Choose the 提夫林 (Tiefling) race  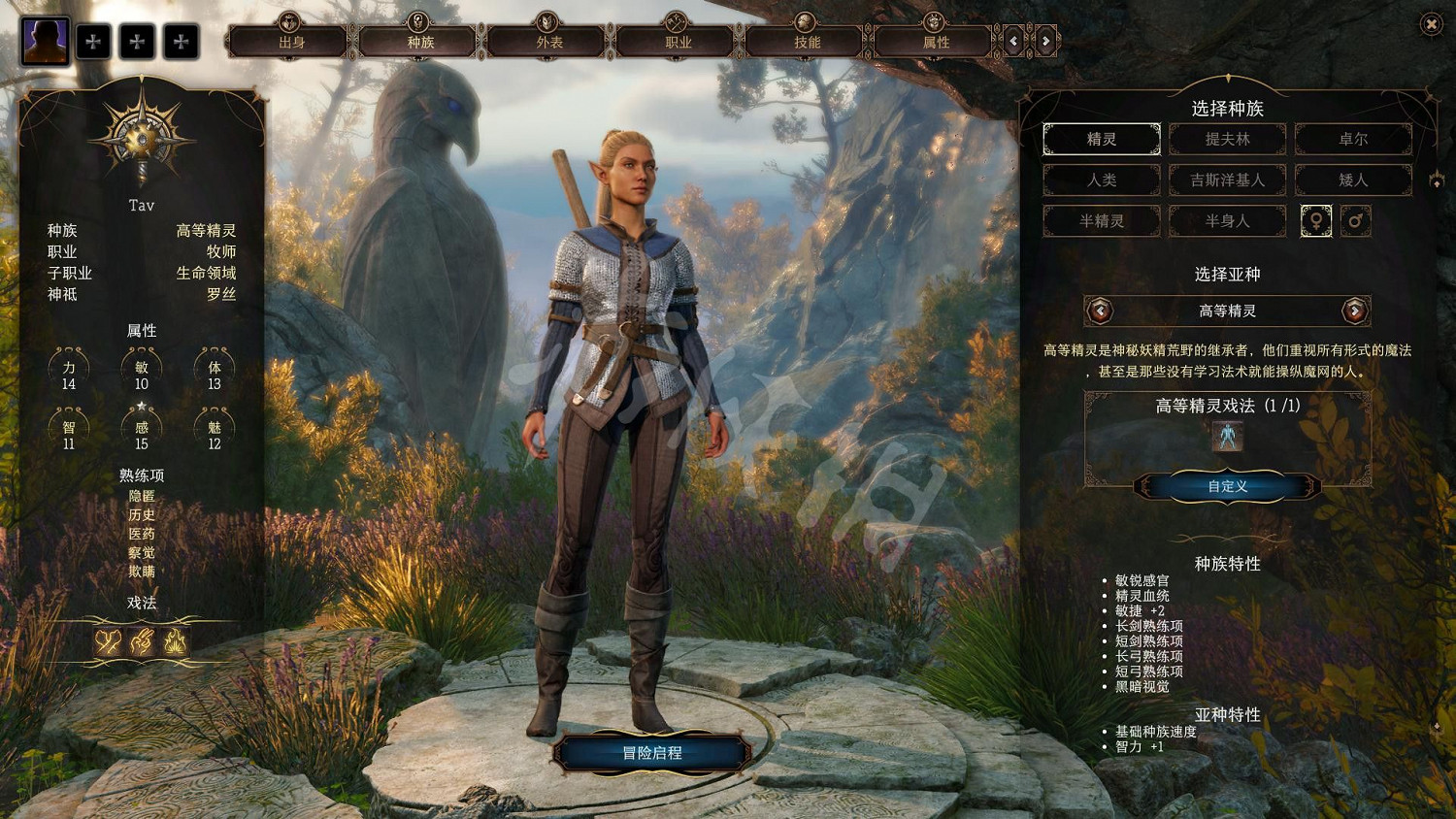(x=1227, y=139)
